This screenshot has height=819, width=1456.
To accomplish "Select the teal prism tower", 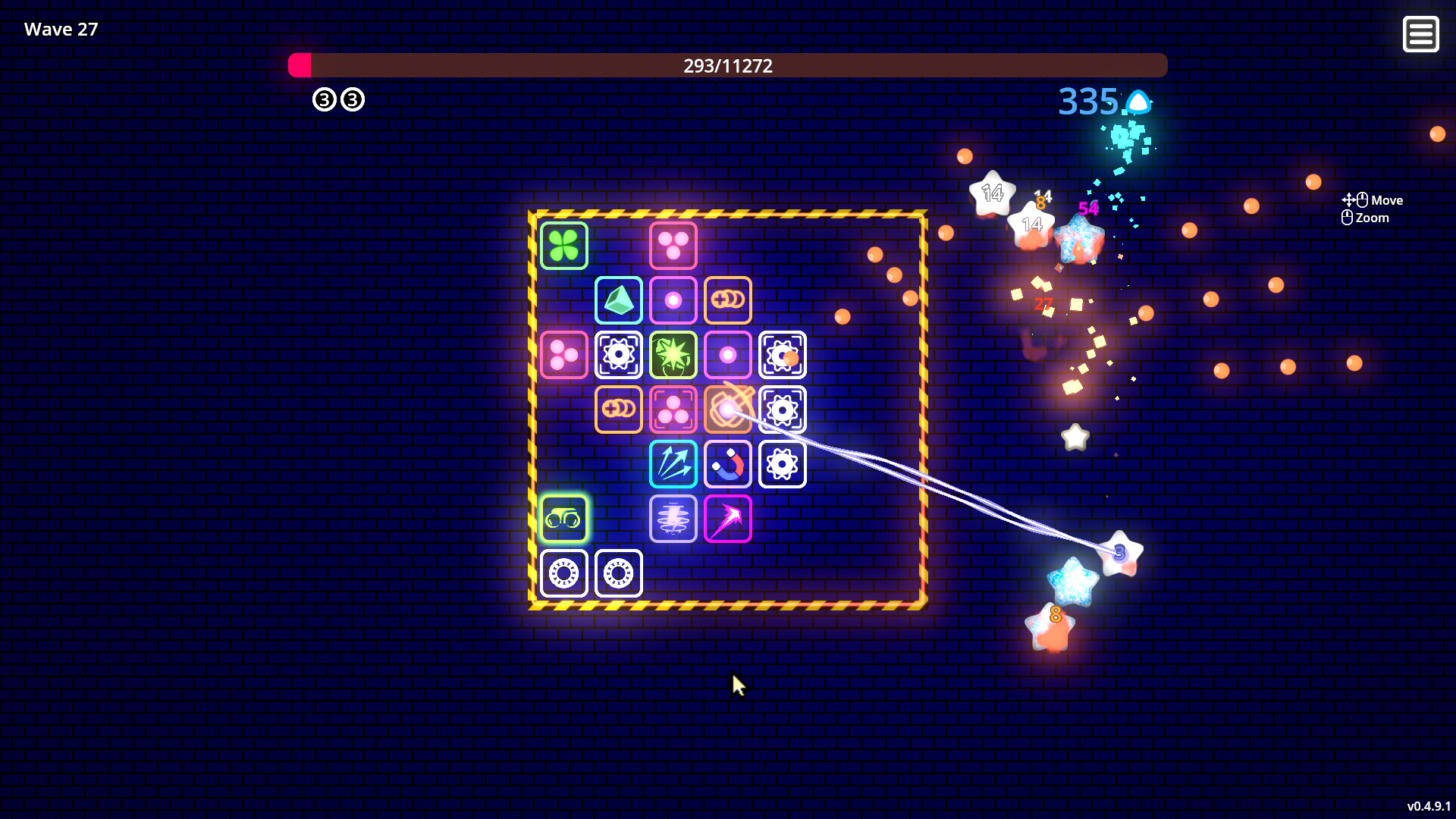I will click(618, 300).
